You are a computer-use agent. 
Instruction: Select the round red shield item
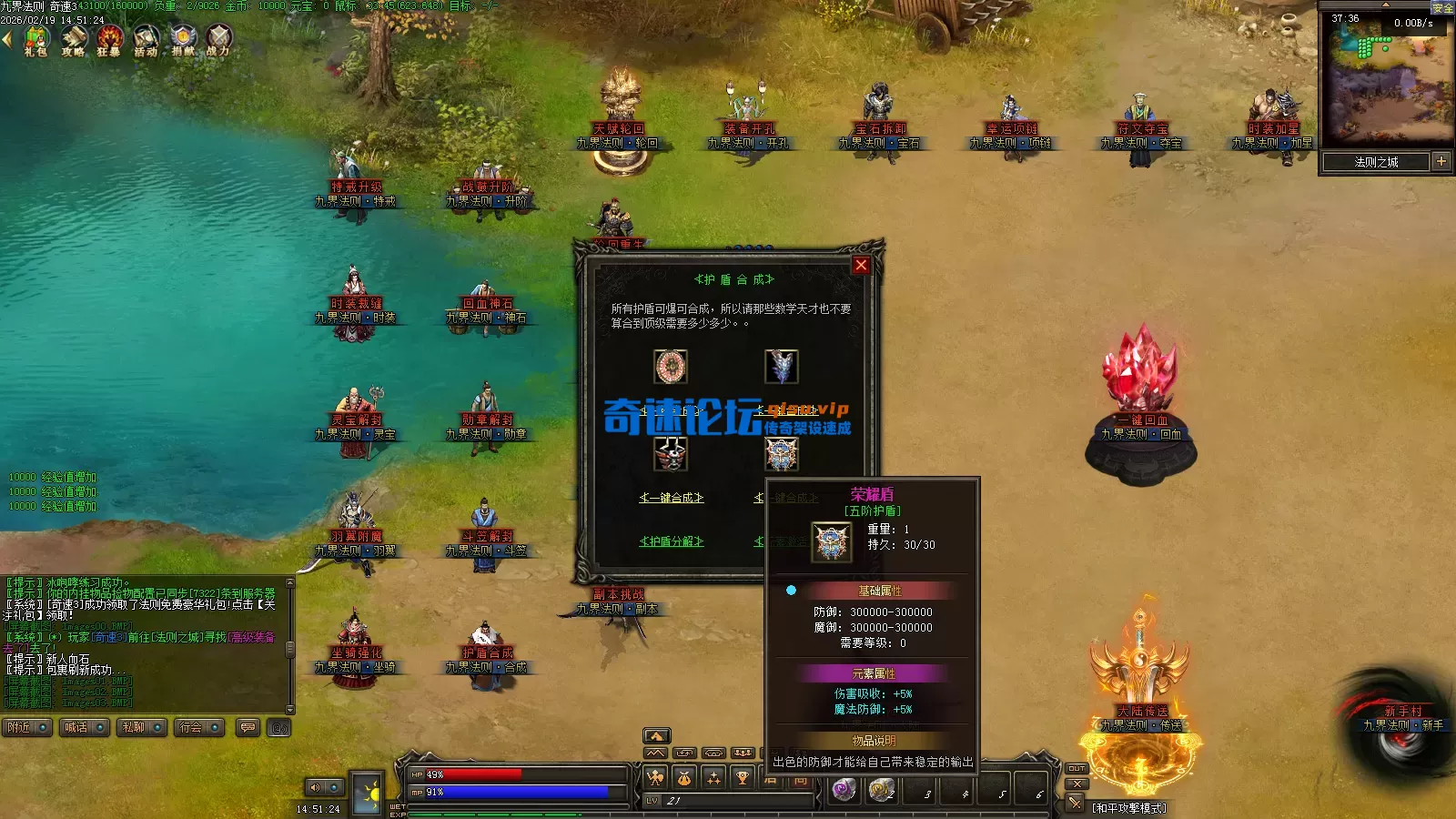coord(671,366)
